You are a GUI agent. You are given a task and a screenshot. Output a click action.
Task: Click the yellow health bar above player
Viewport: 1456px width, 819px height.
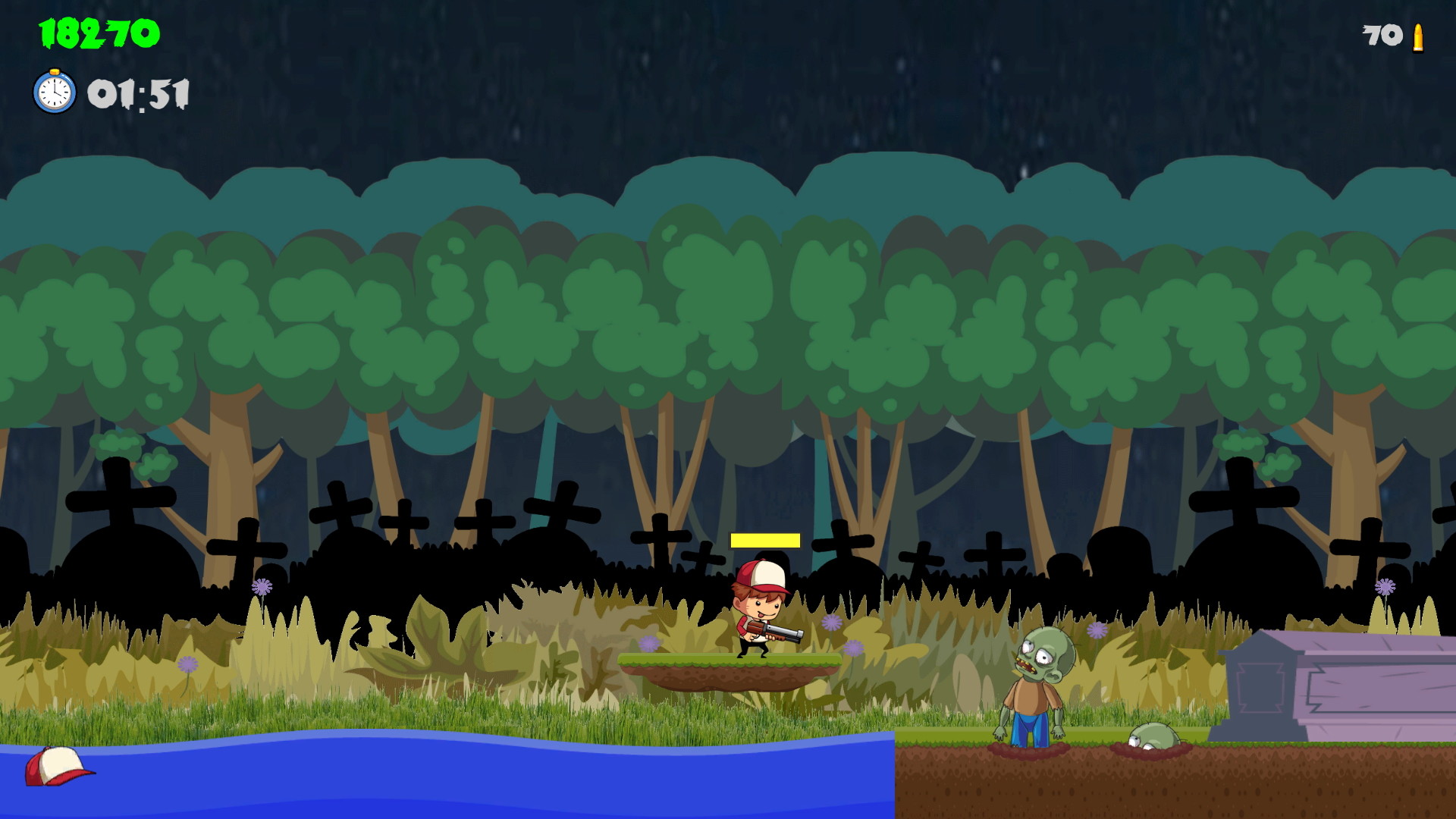pyautogui.click(x=764, y=540)
